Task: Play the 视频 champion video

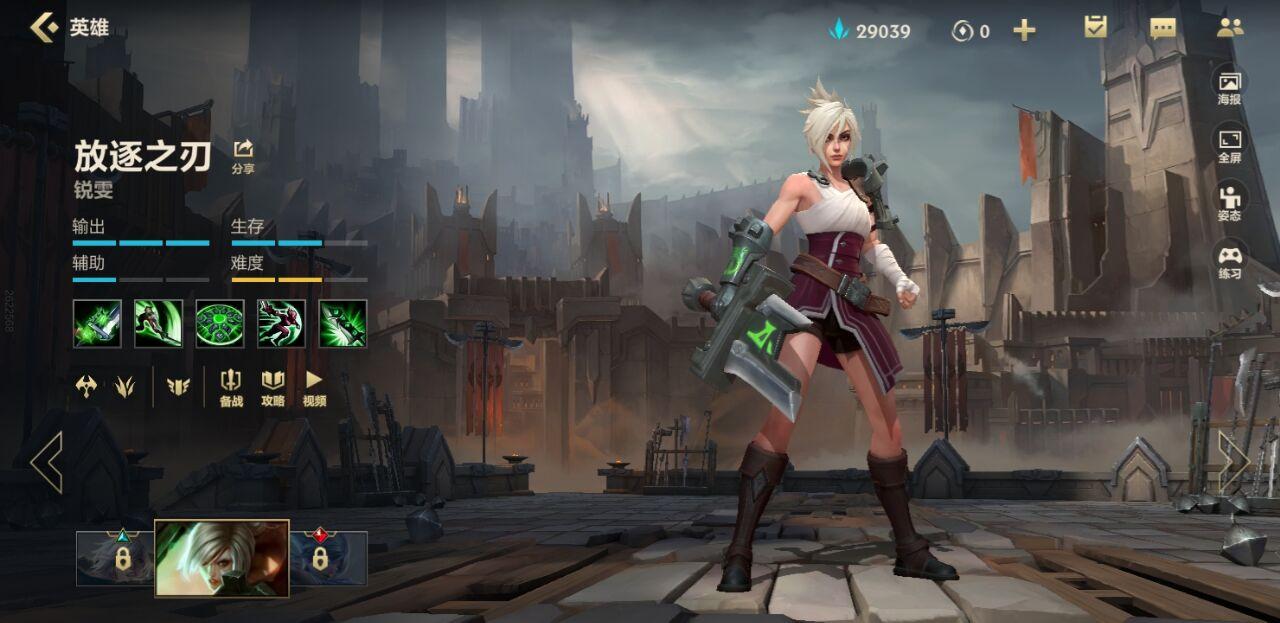Action: point(314,387)
